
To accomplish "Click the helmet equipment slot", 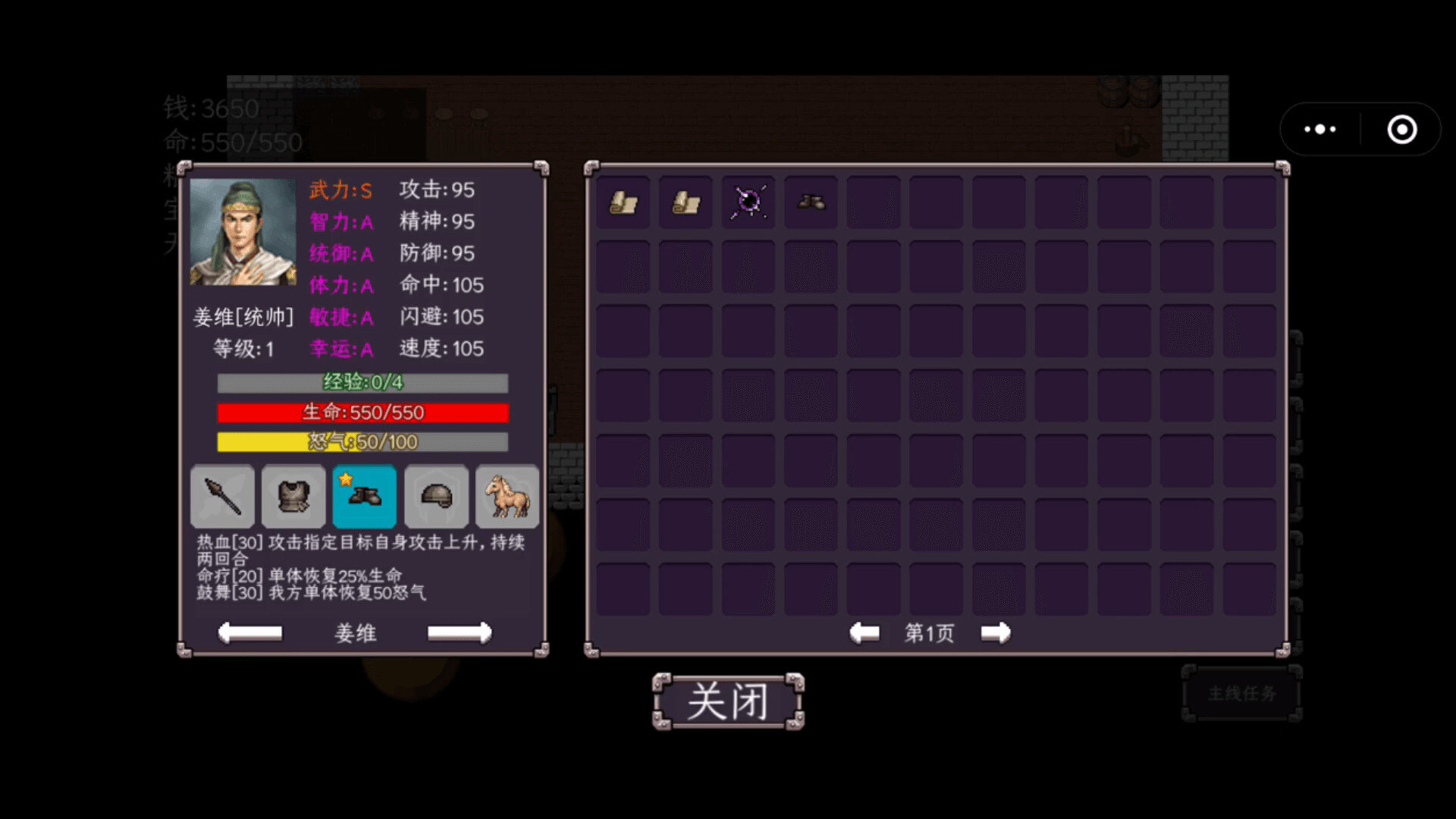I will point(436,497).
